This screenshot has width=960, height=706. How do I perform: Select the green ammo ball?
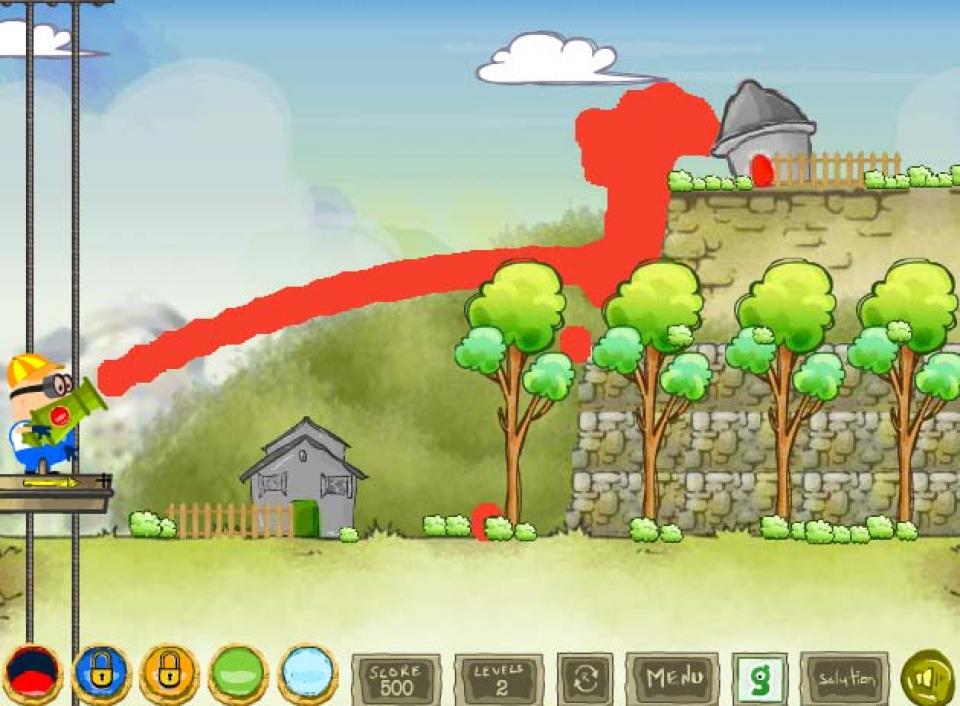click(x=238, y=674)
